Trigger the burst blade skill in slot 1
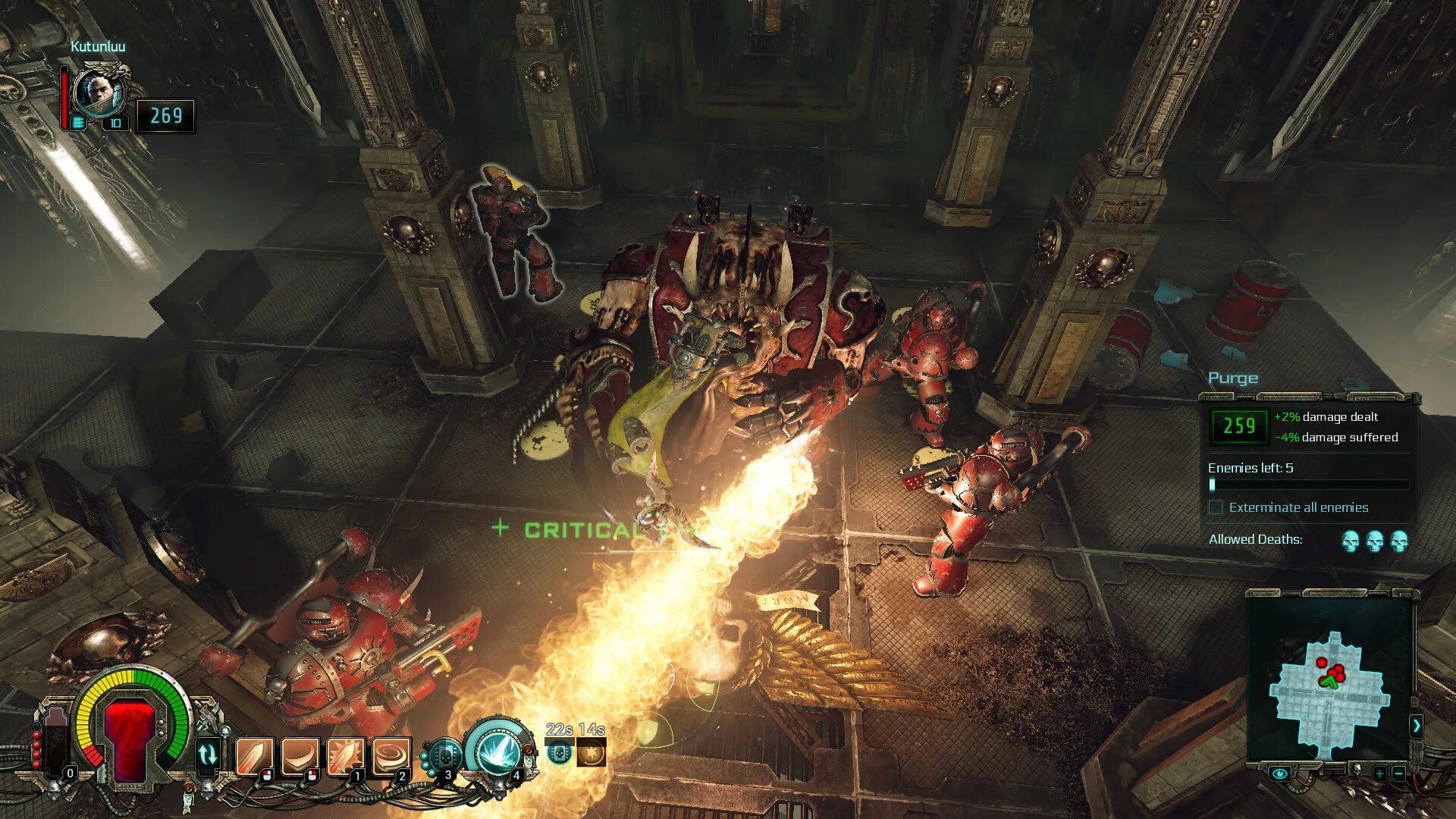The height and width of the screenshot is (819, 1456). click(346, 756)
